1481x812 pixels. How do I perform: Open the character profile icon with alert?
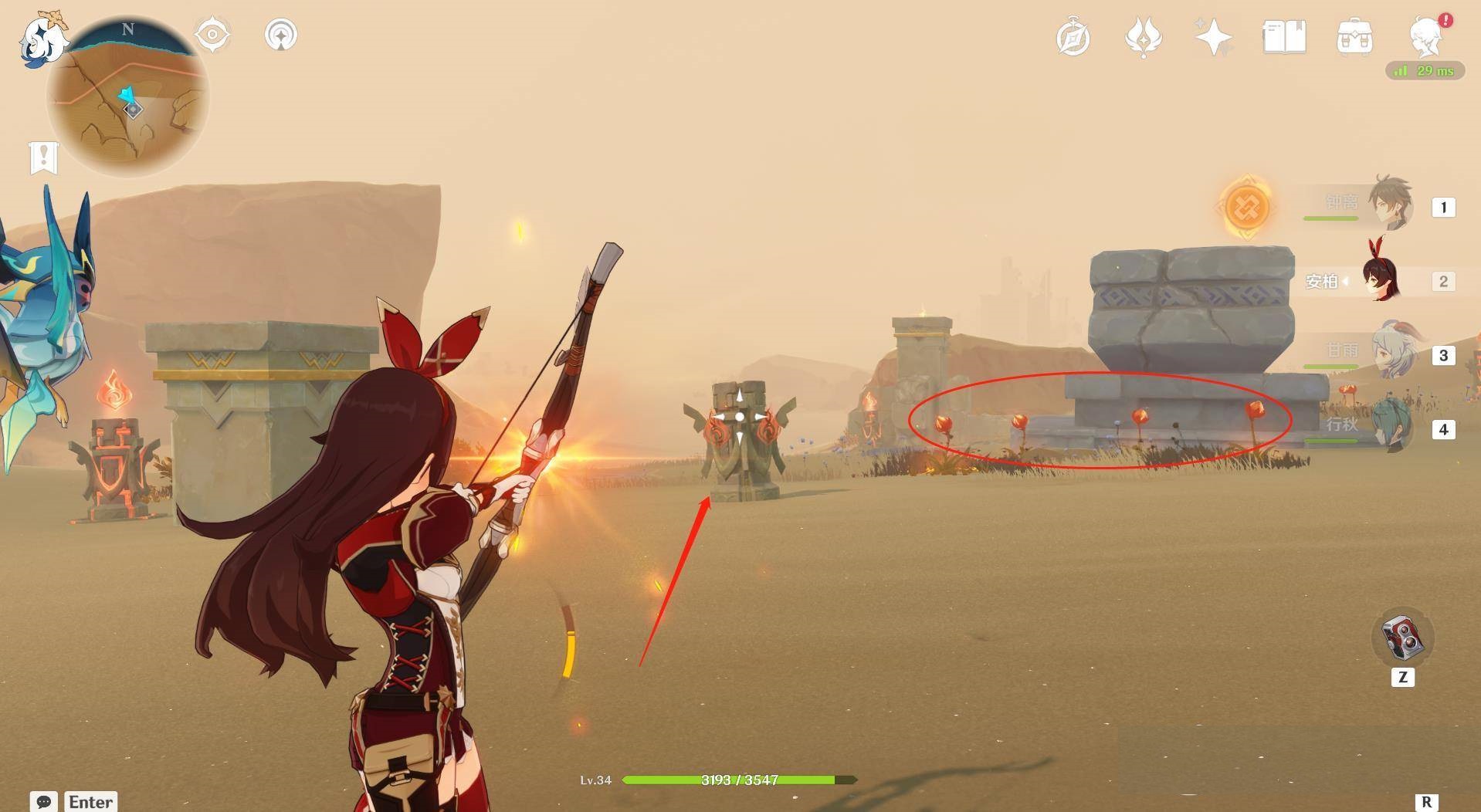point(1427,36)
